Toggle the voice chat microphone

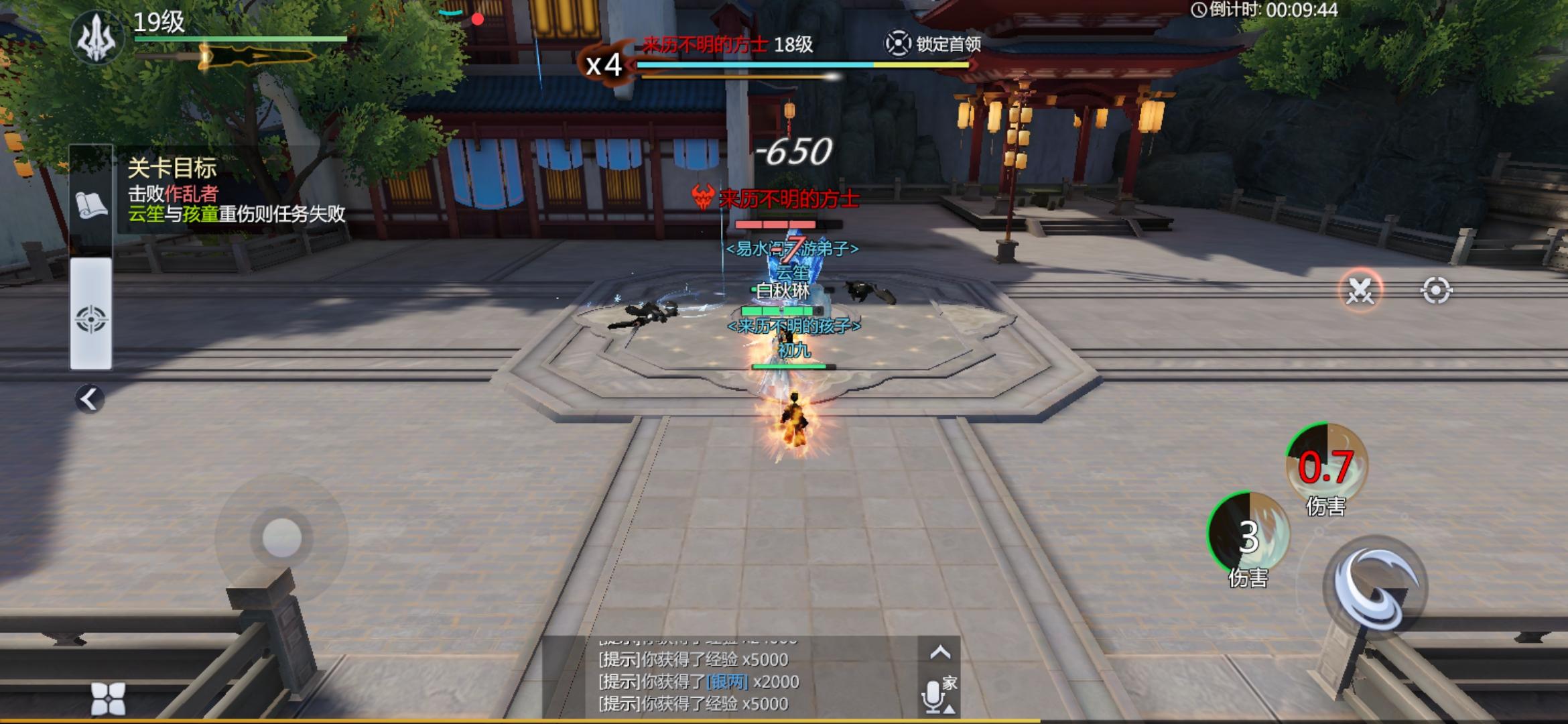point(933,696)
